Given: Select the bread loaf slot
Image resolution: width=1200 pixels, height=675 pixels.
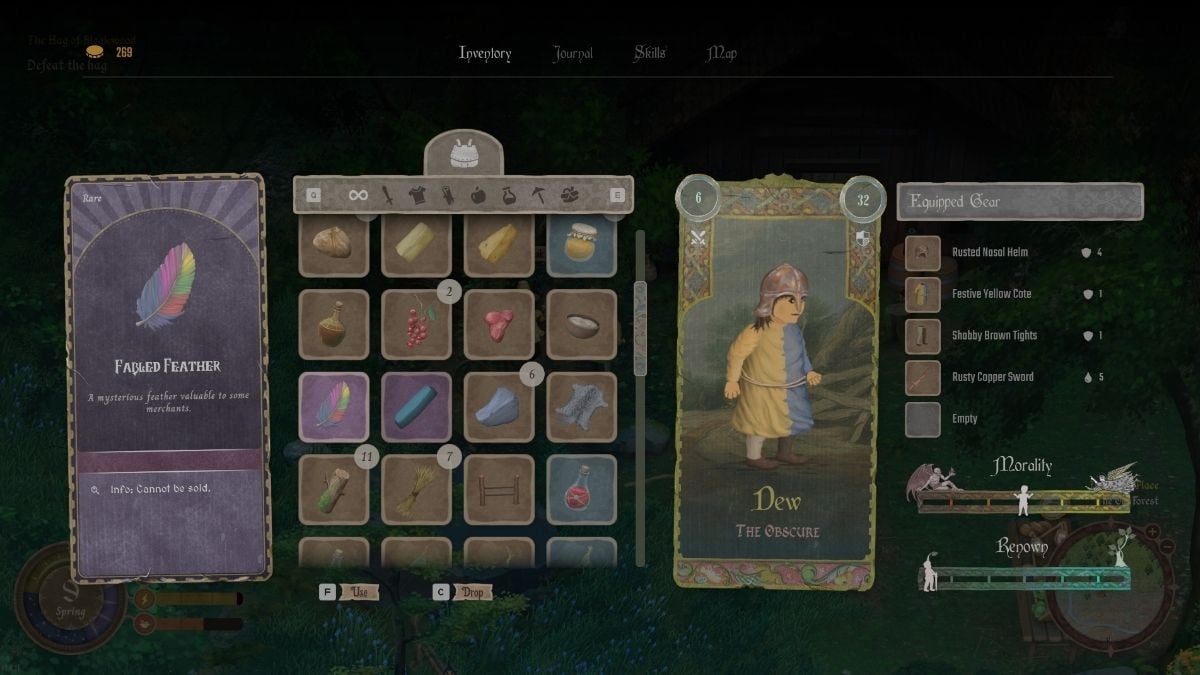Looking at the screenshot, I should (334, 243).
